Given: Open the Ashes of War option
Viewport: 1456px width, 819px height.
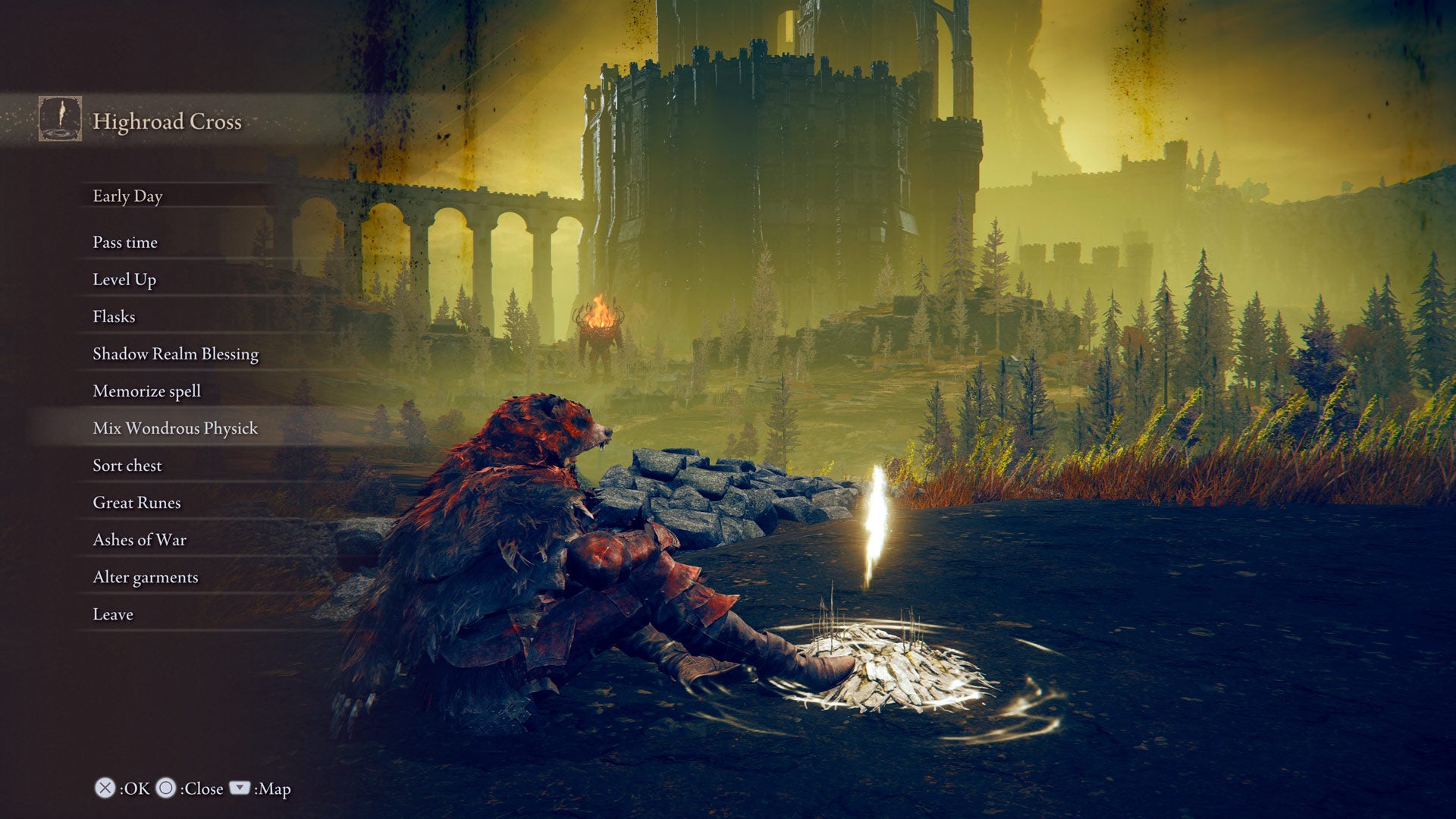Looking at the screenshot, I should pos(139,540).
